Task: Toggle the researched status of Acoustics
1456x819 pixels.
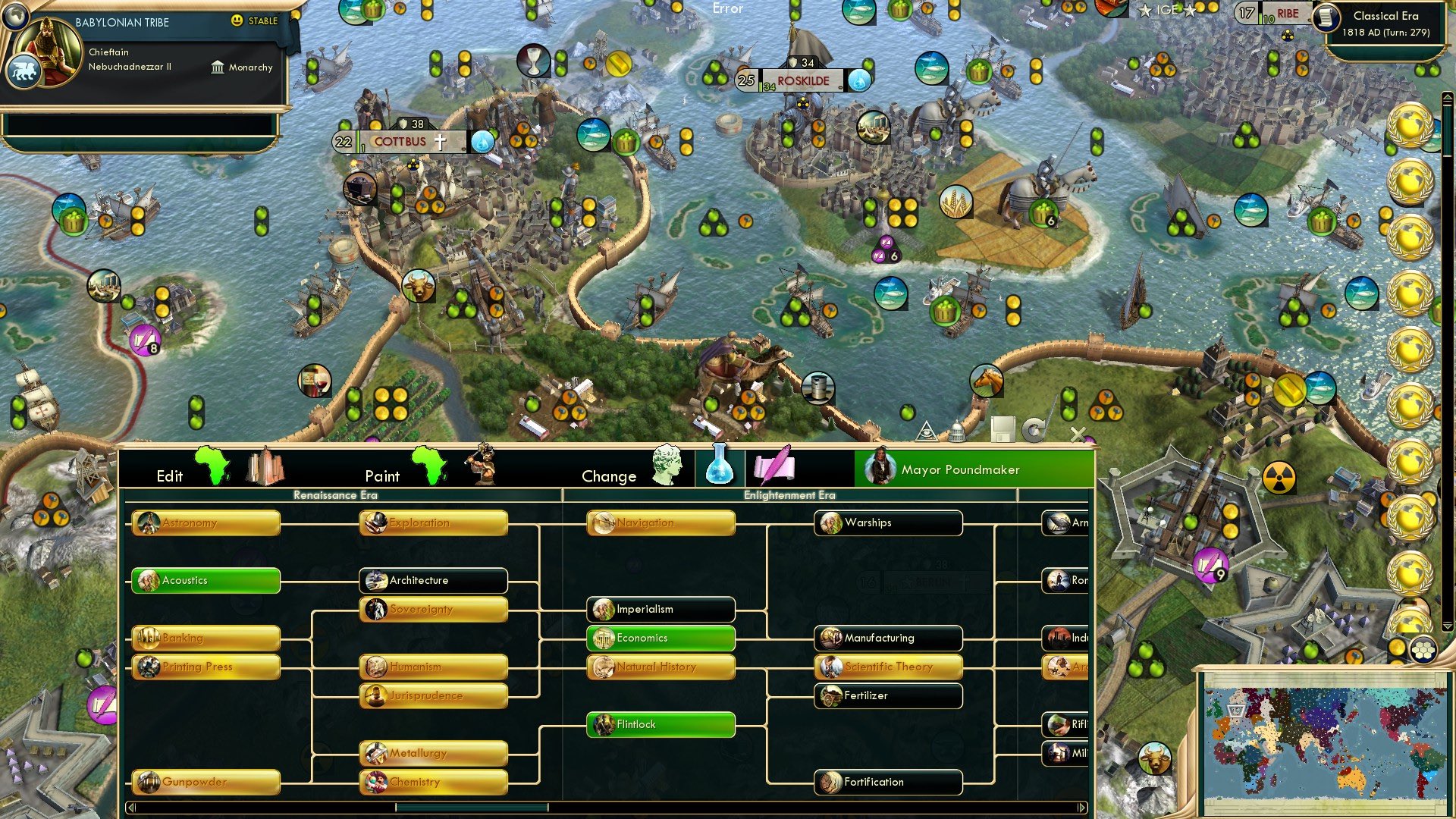Action: (x=206, y=580)
